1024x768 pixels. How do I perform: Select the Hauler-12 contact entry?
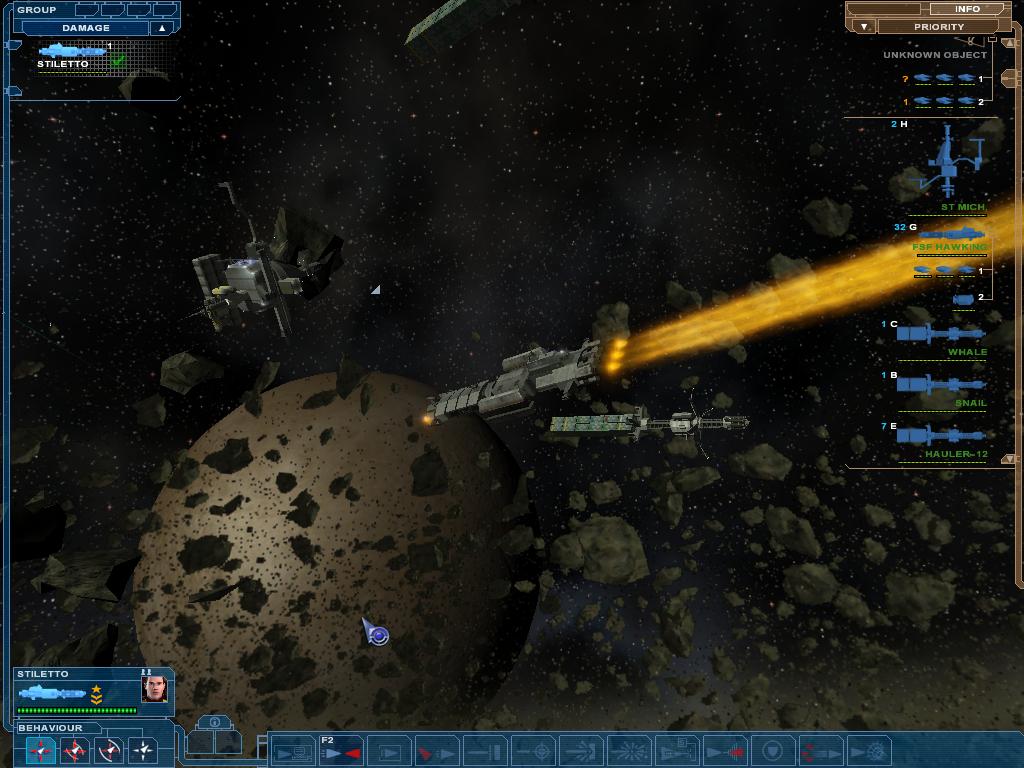coord(940,438)
